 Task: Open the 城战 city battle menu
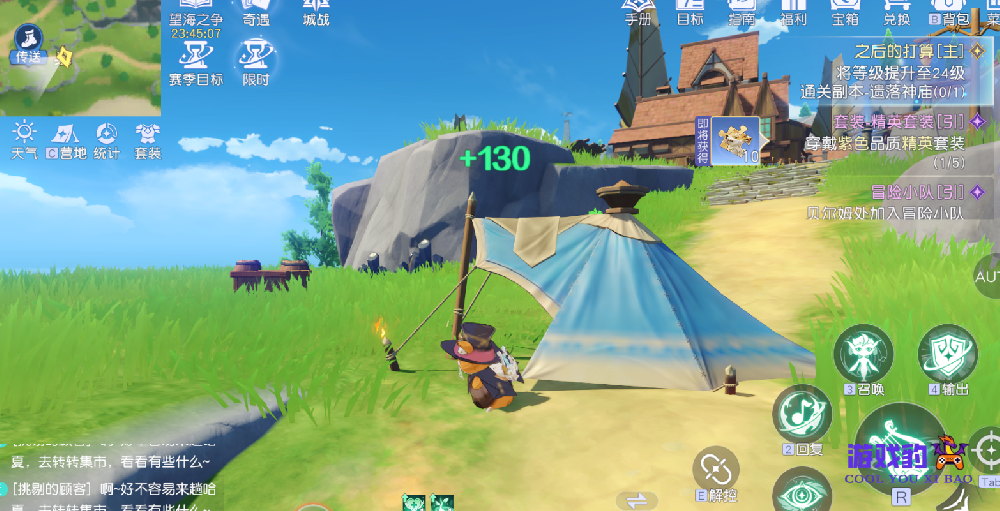[x=316, y=12]
